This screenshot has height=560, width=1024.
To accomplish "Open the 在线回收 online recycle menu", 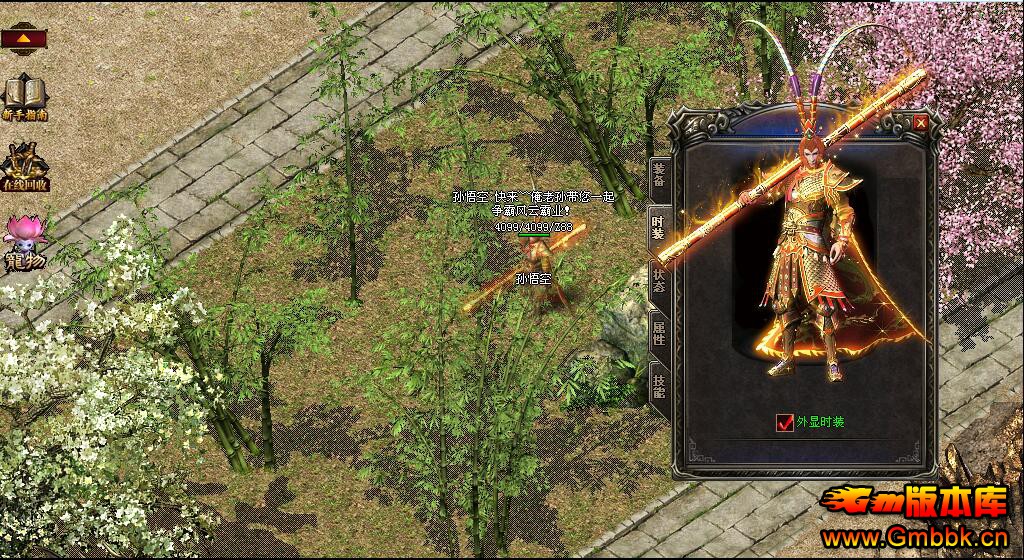I will pyautogui.click(x=25, y=167).
